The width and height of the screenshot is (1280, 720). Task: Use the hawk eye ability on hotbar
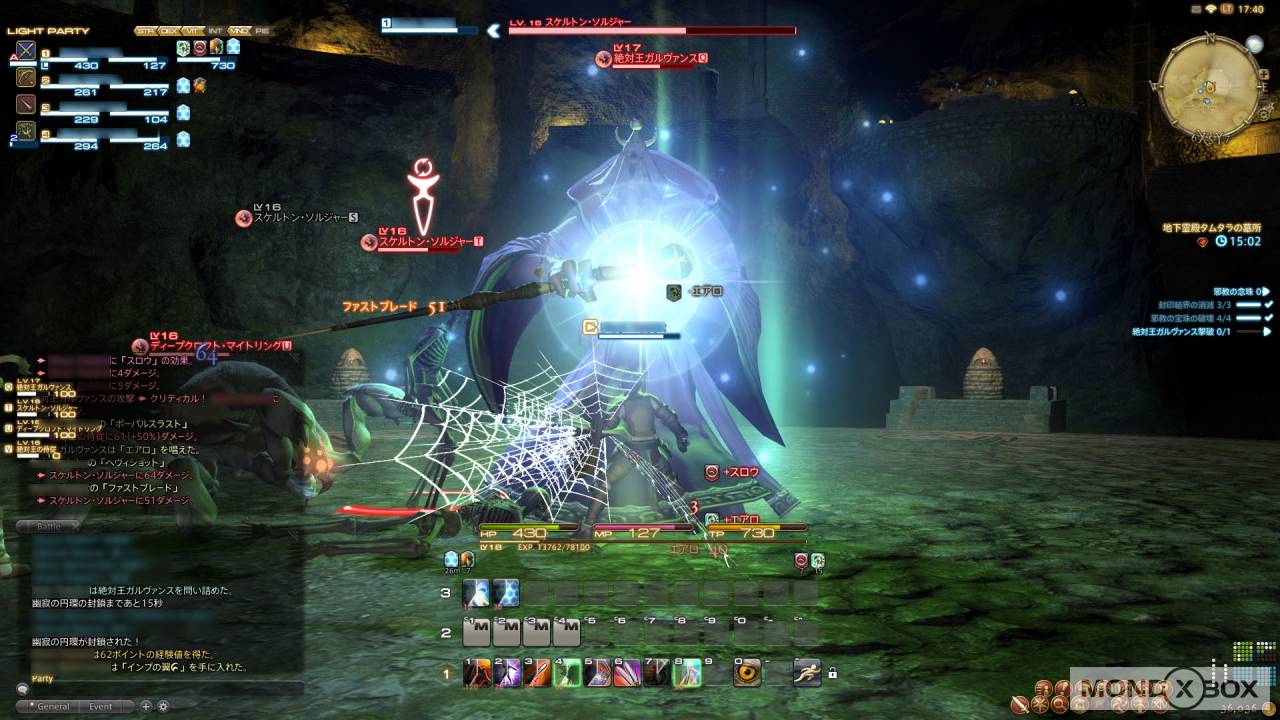click(747, 673)
